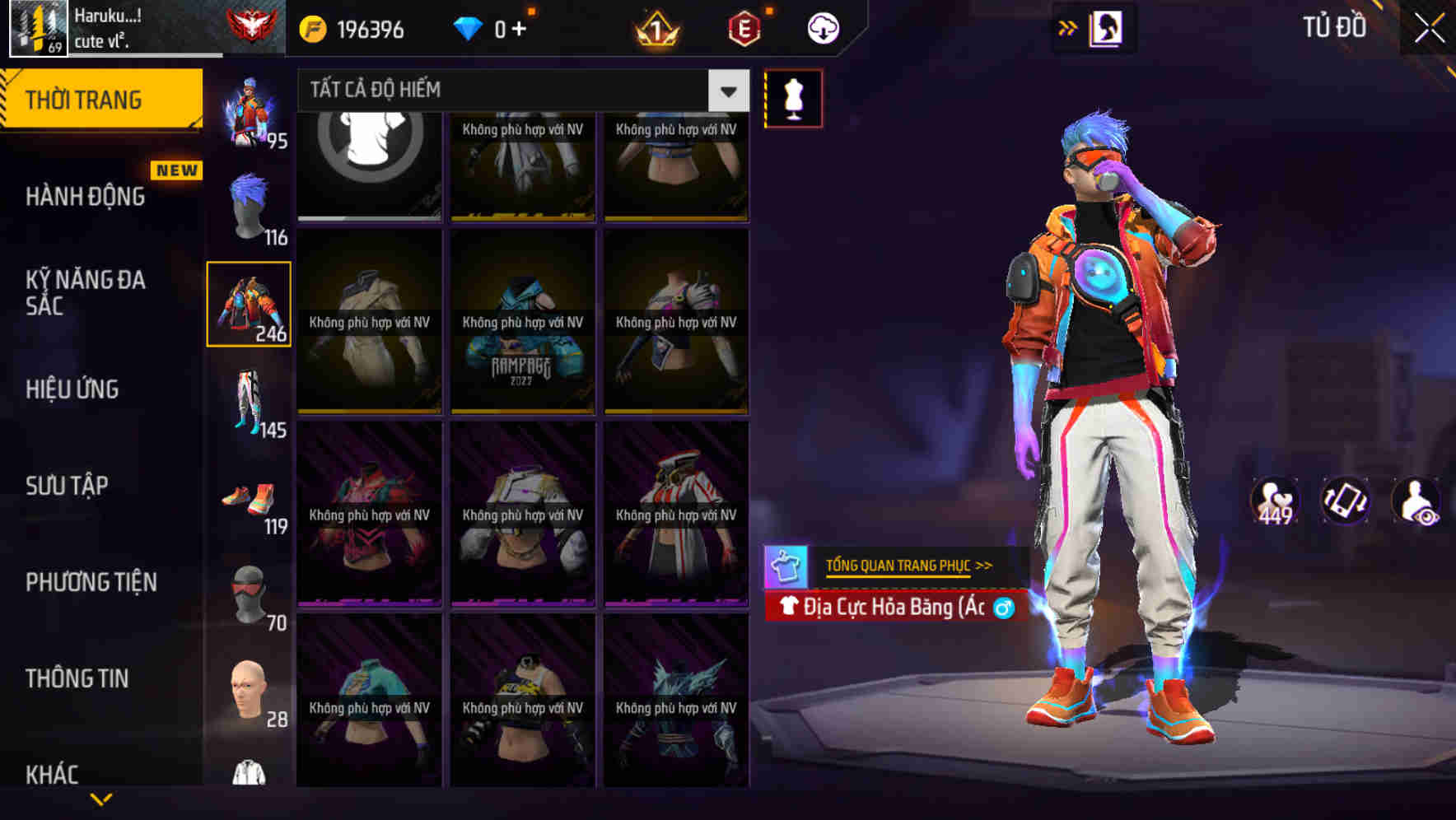Collapse the sidebar with bottom chevron arrow
This screenshot has height=820, width=1456.
[101, 800]
